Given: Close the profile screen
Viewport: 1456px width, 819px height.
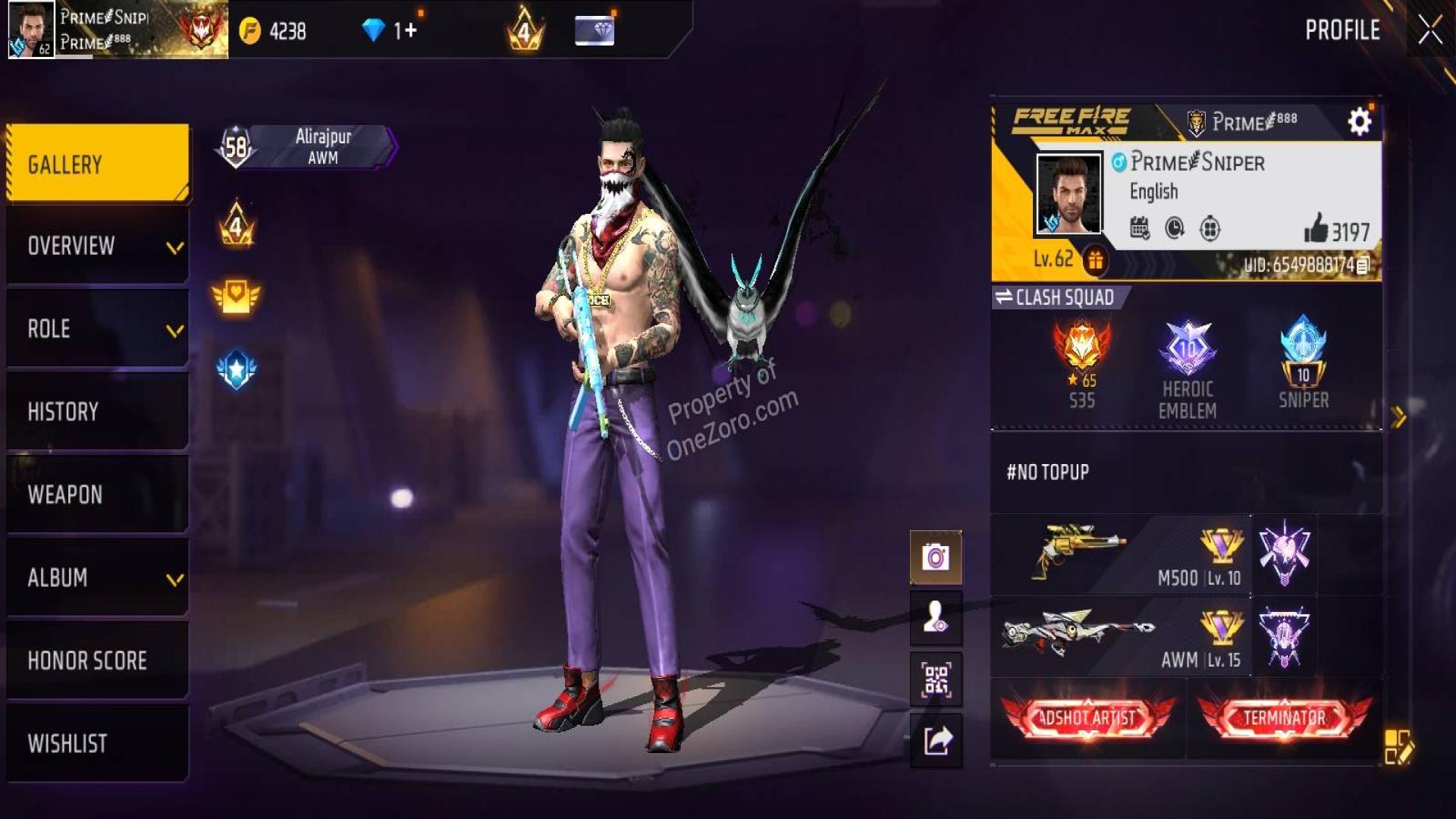Looking at the screenshot, I should coord(1430,30).
